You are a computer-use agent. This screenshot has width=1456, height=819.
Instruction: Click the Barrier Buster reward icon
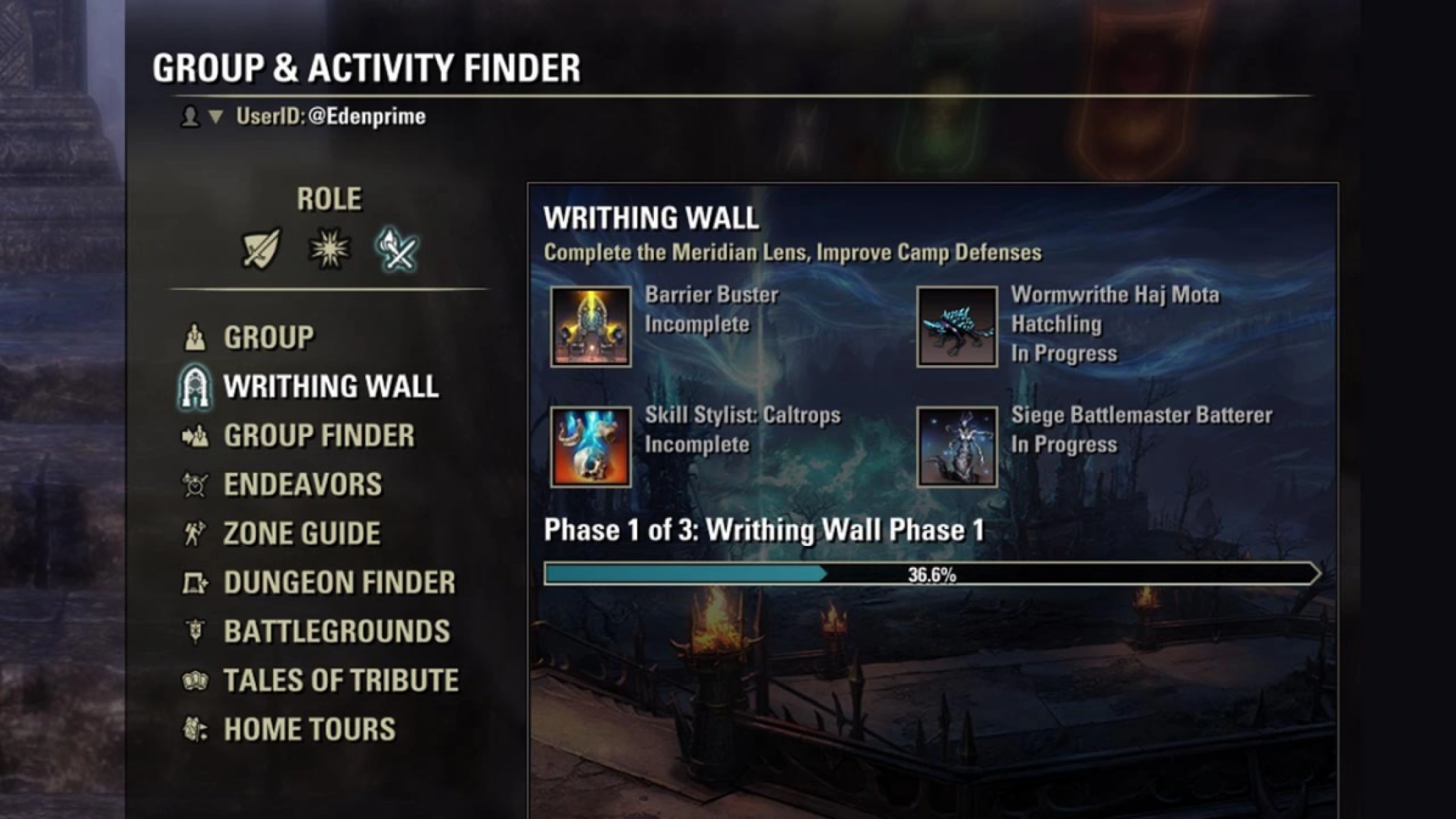point(590,327)
